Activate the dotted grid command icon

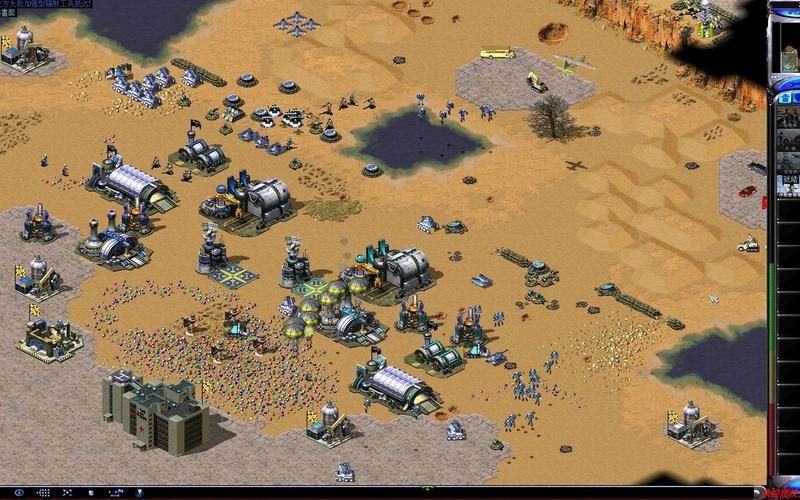pos(45,493)
